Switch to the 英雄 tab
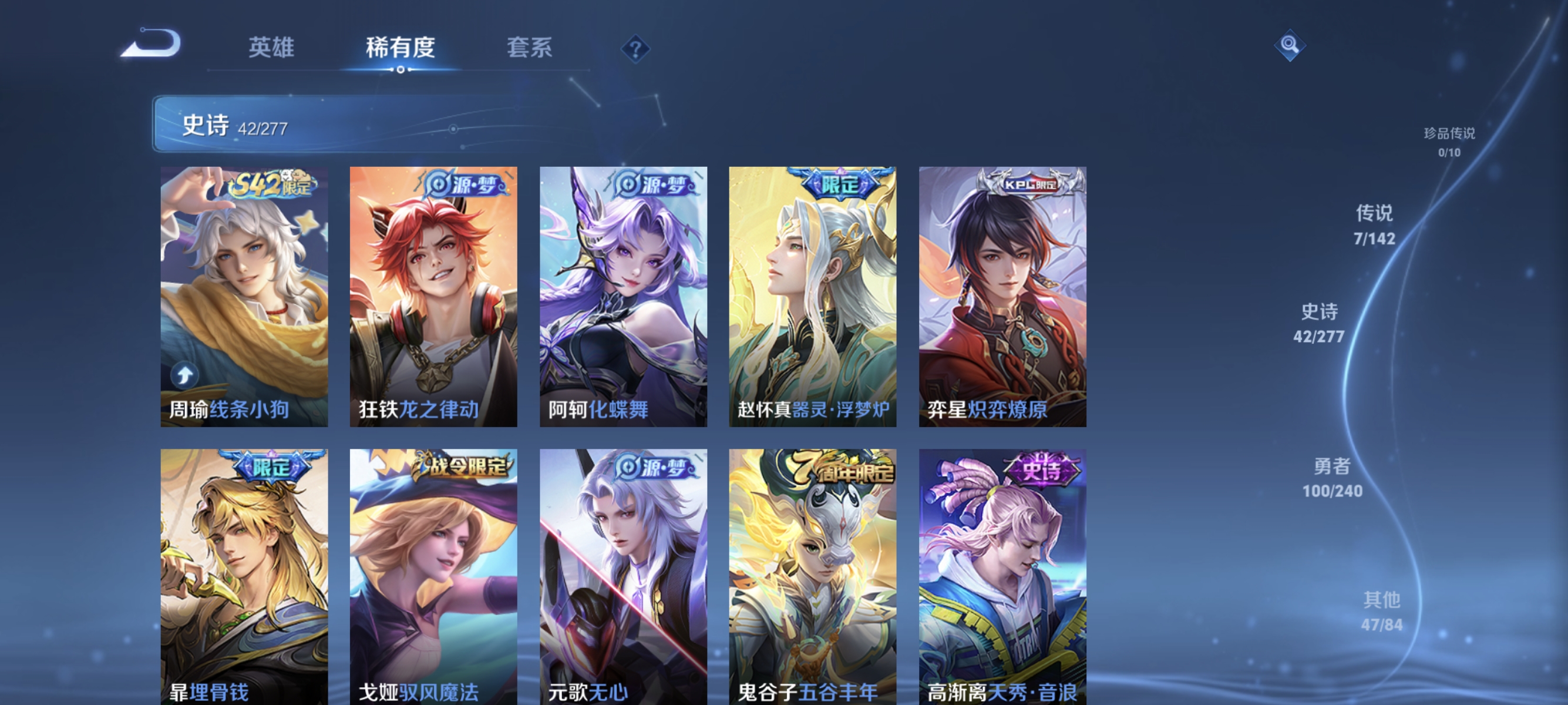The height and width of the screenshot is (705, 1568). [271, 49]
